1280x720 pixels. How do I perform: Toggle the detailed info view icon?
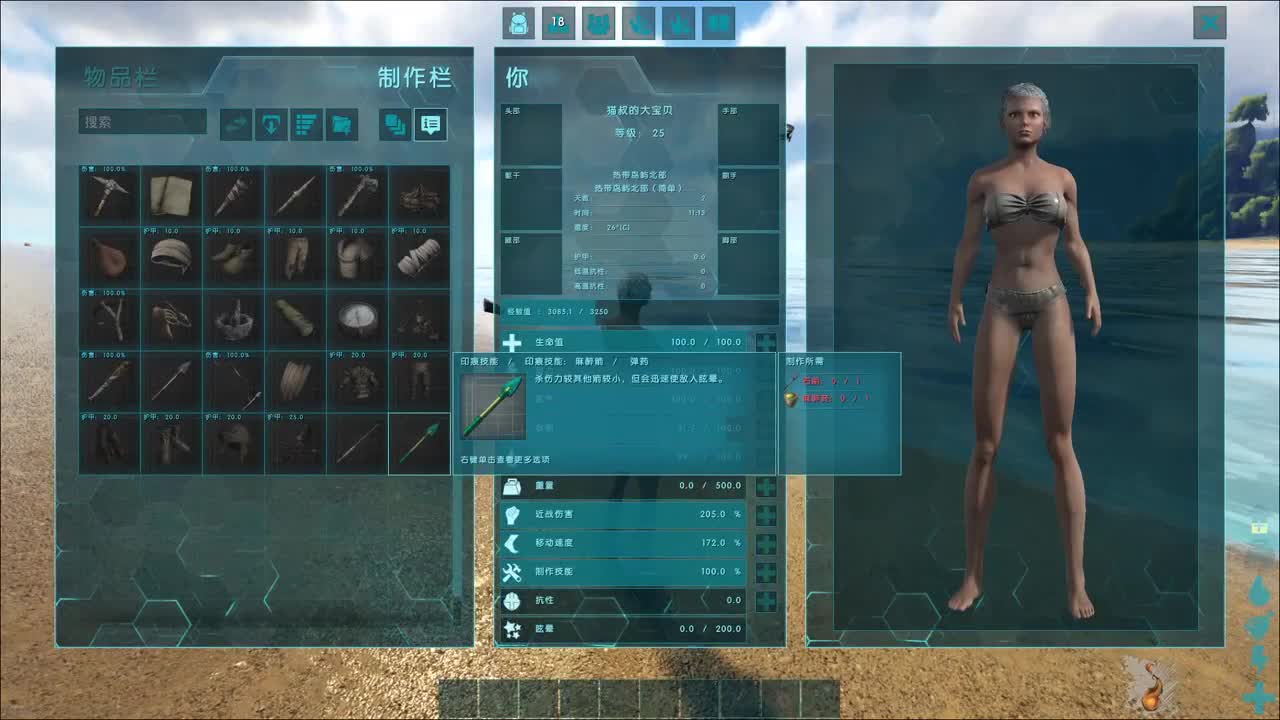pos(431,123)
